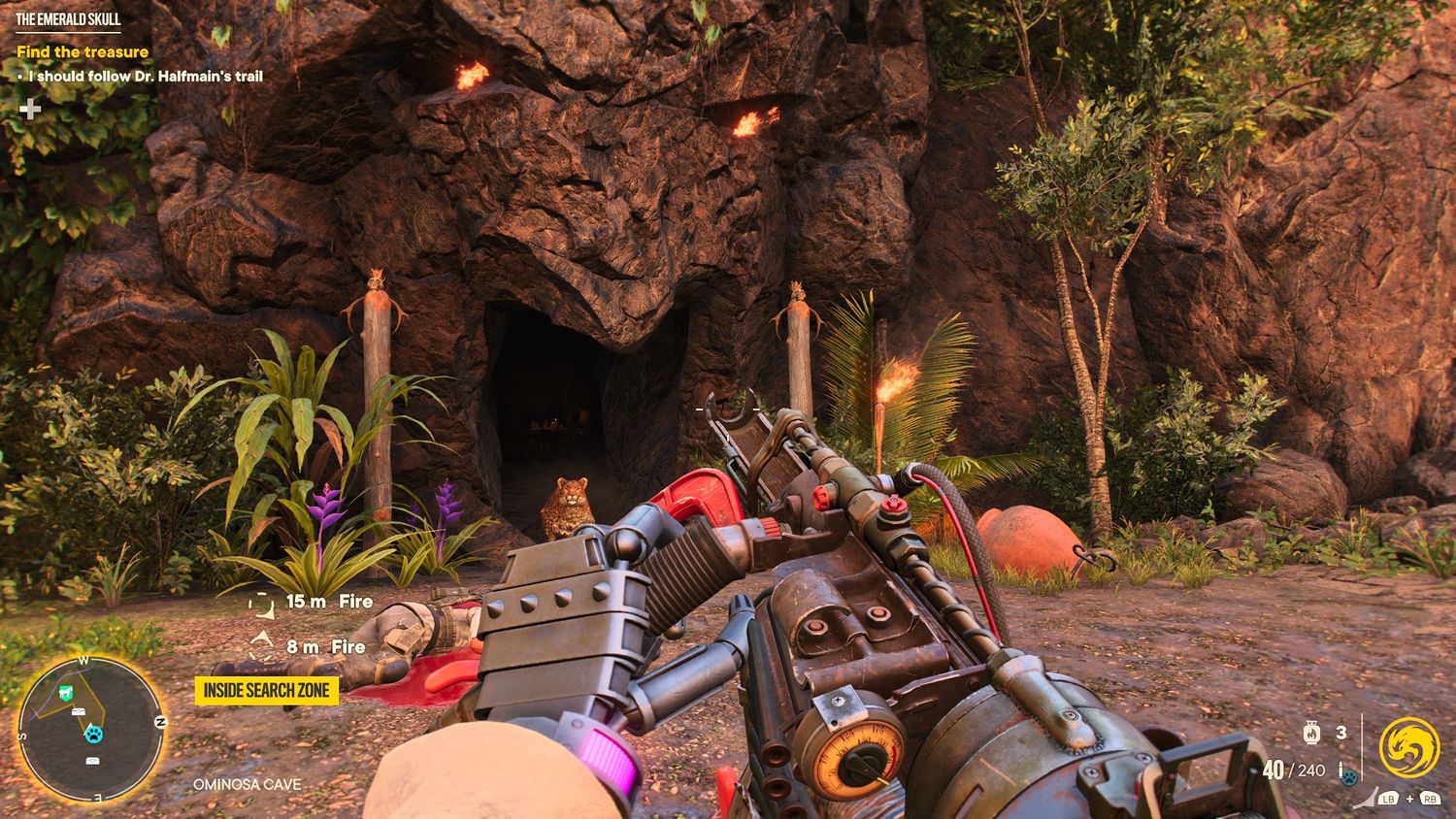
Task: Expand the plus icon under the objective
Action: 30,108
